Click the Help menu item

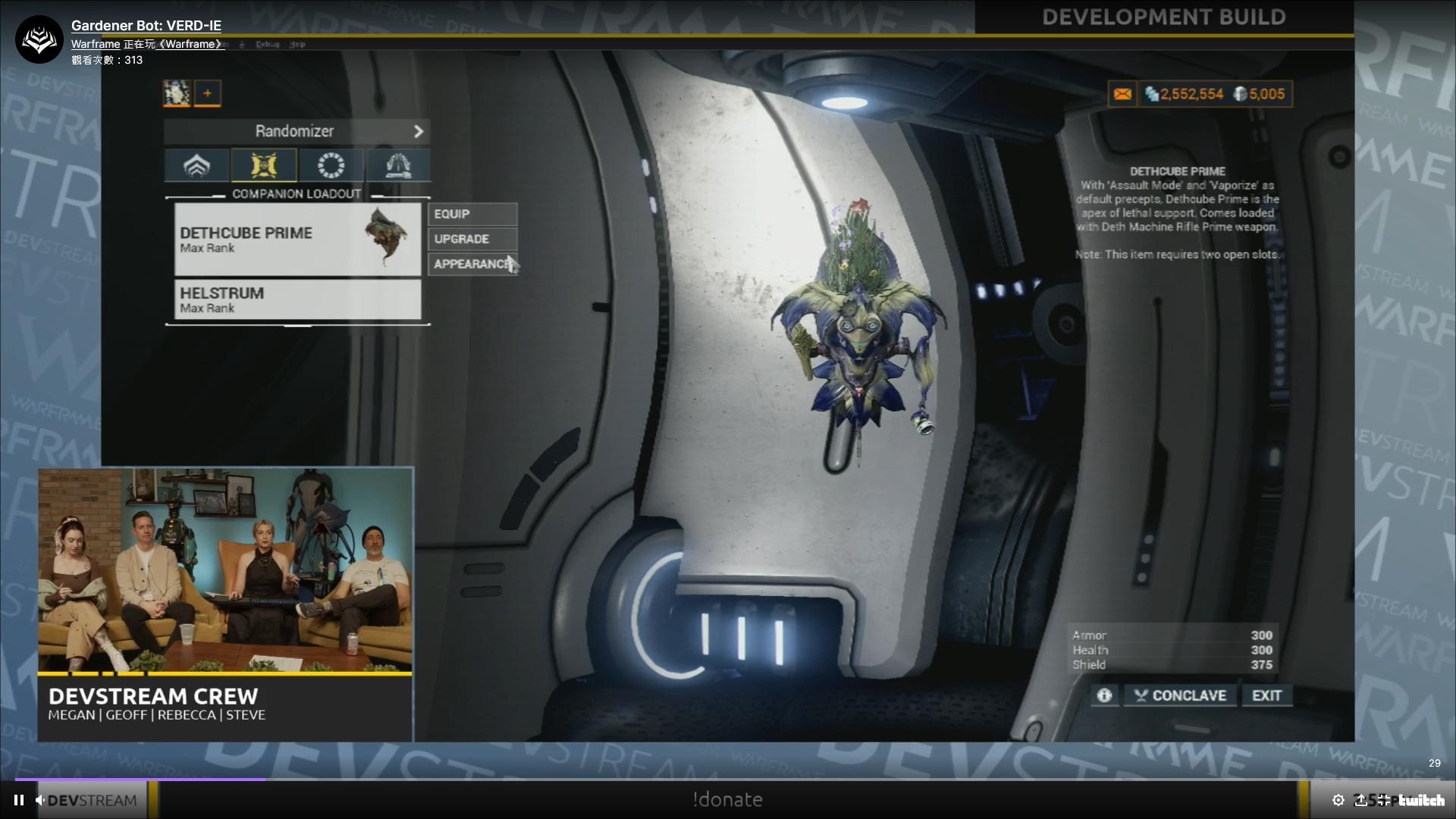pos(298,44)
